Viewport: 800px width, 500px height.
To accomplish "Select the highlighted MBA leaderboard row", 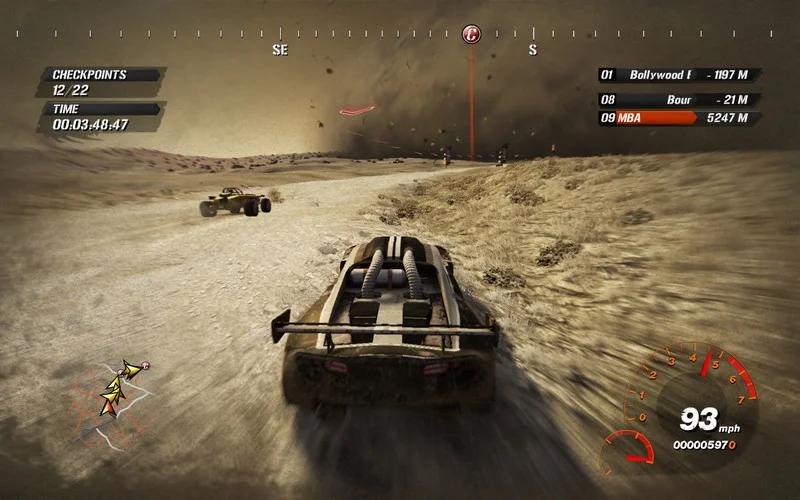I will [x=679, y=118].
